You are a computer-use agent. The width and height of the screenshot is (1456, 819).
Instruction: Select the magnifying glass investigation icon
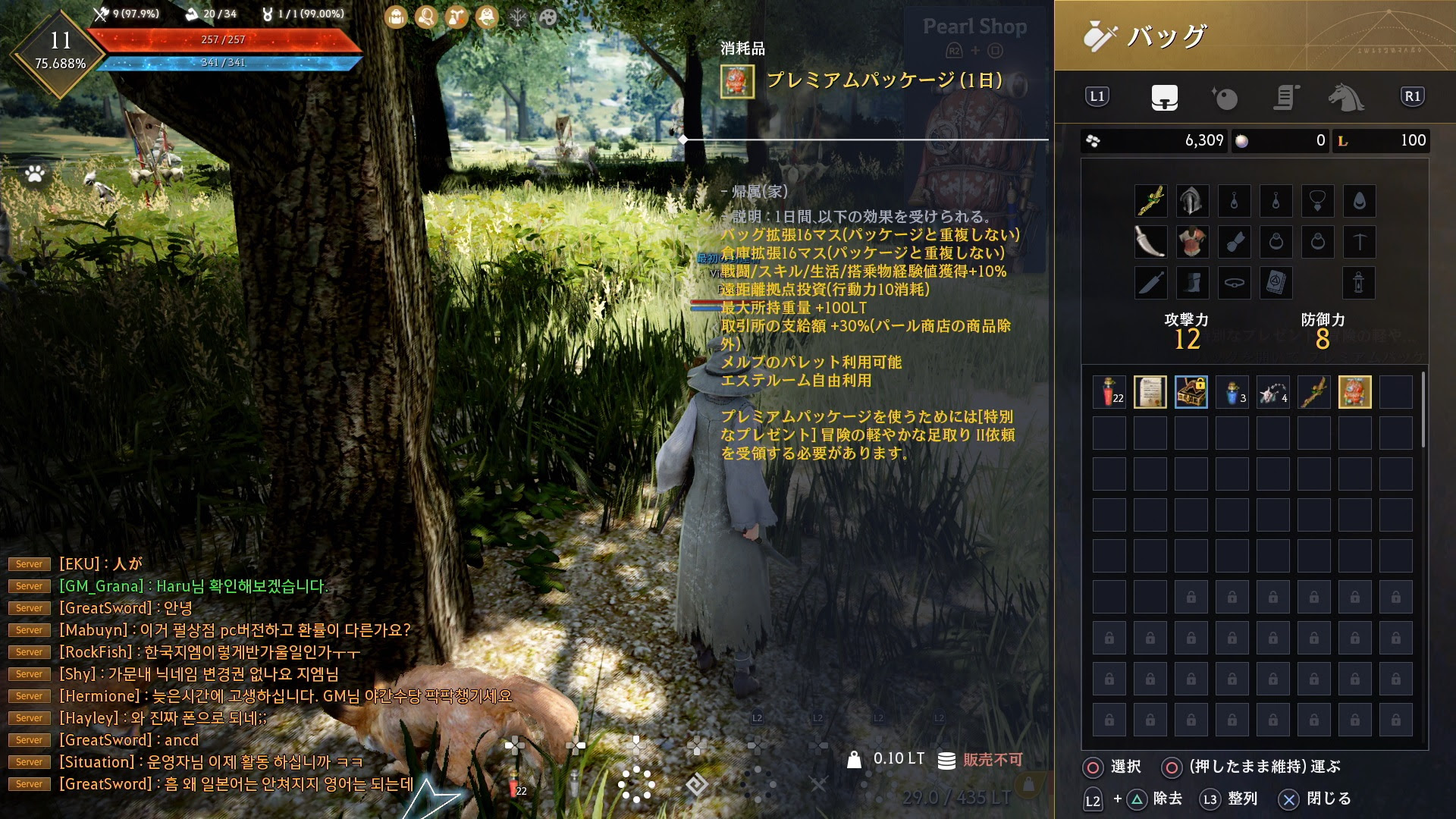click(425, 17)
